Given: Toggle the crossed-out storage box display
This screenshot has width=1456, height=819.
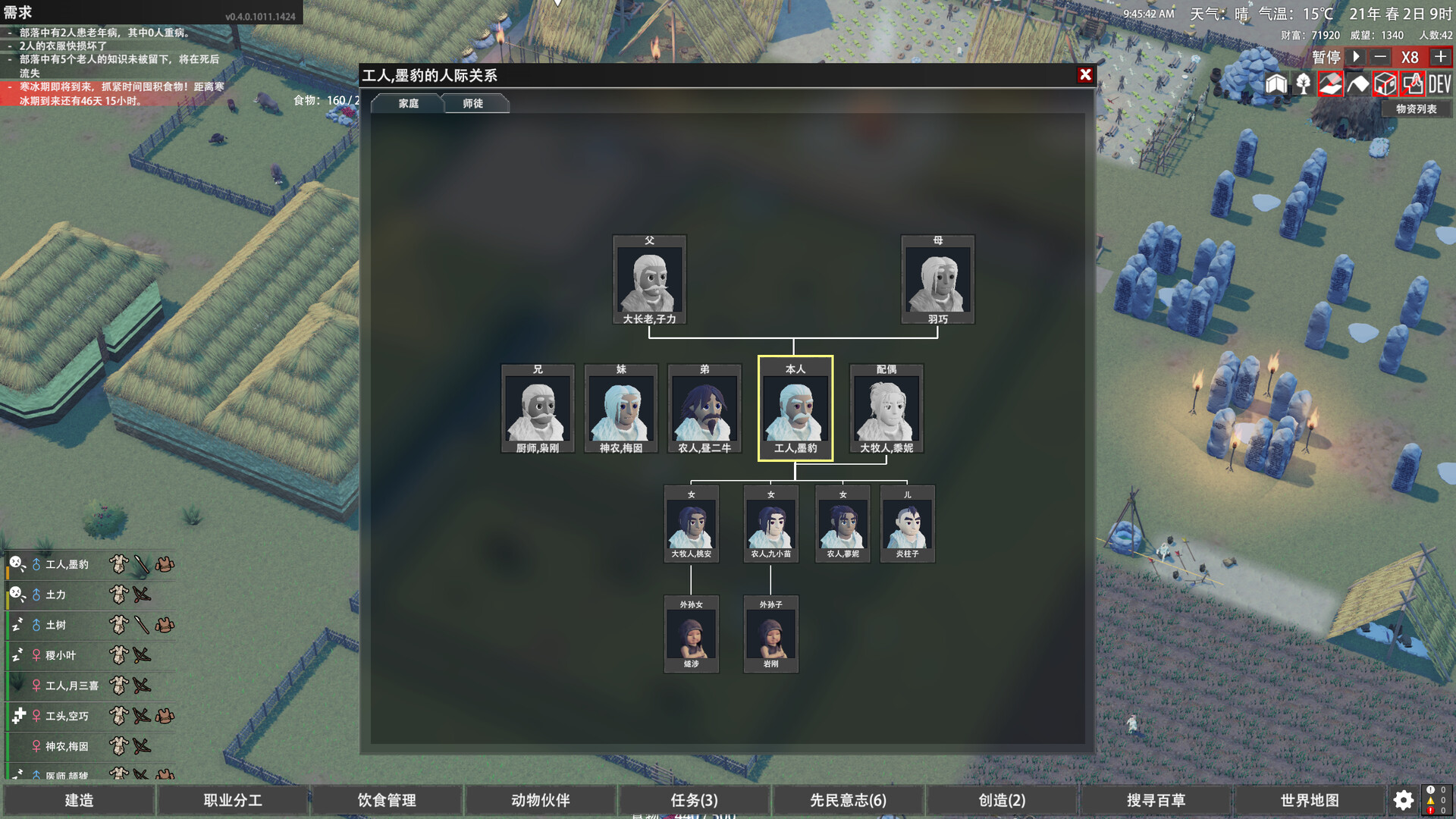Looking at the screenshot, I should coord(1385,85).
